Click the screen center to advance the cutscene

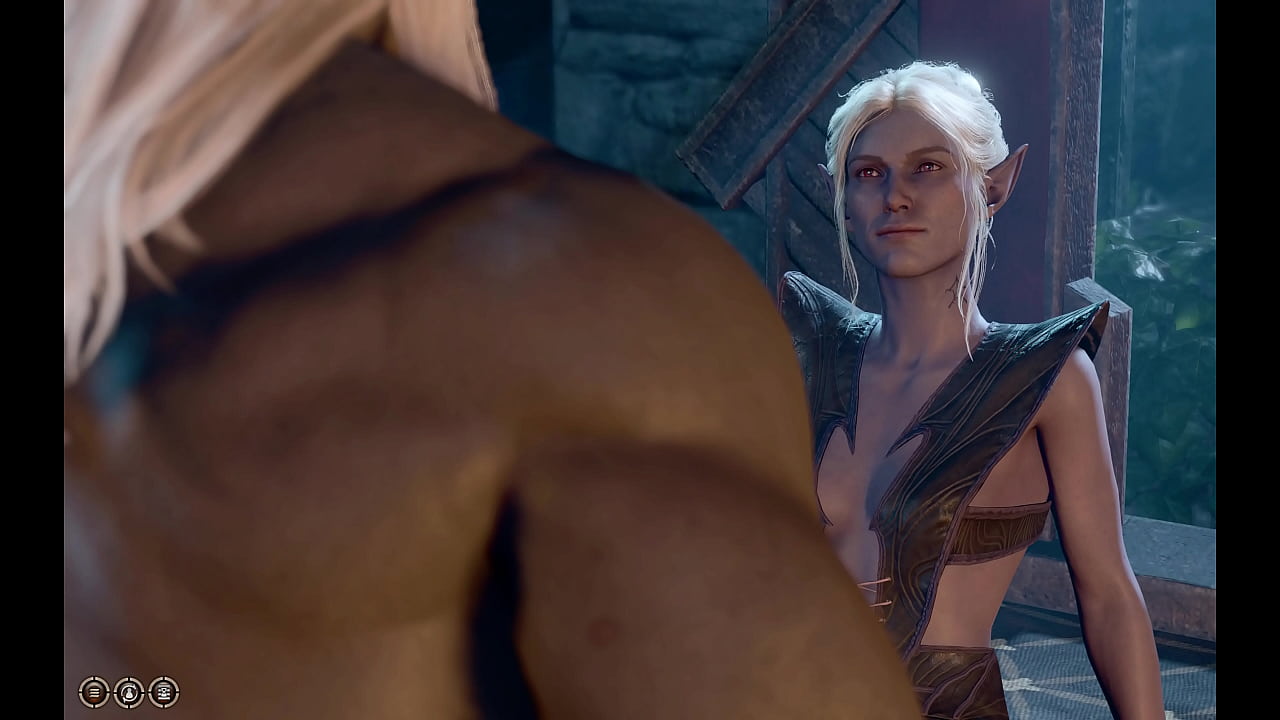tap(640, 360)
